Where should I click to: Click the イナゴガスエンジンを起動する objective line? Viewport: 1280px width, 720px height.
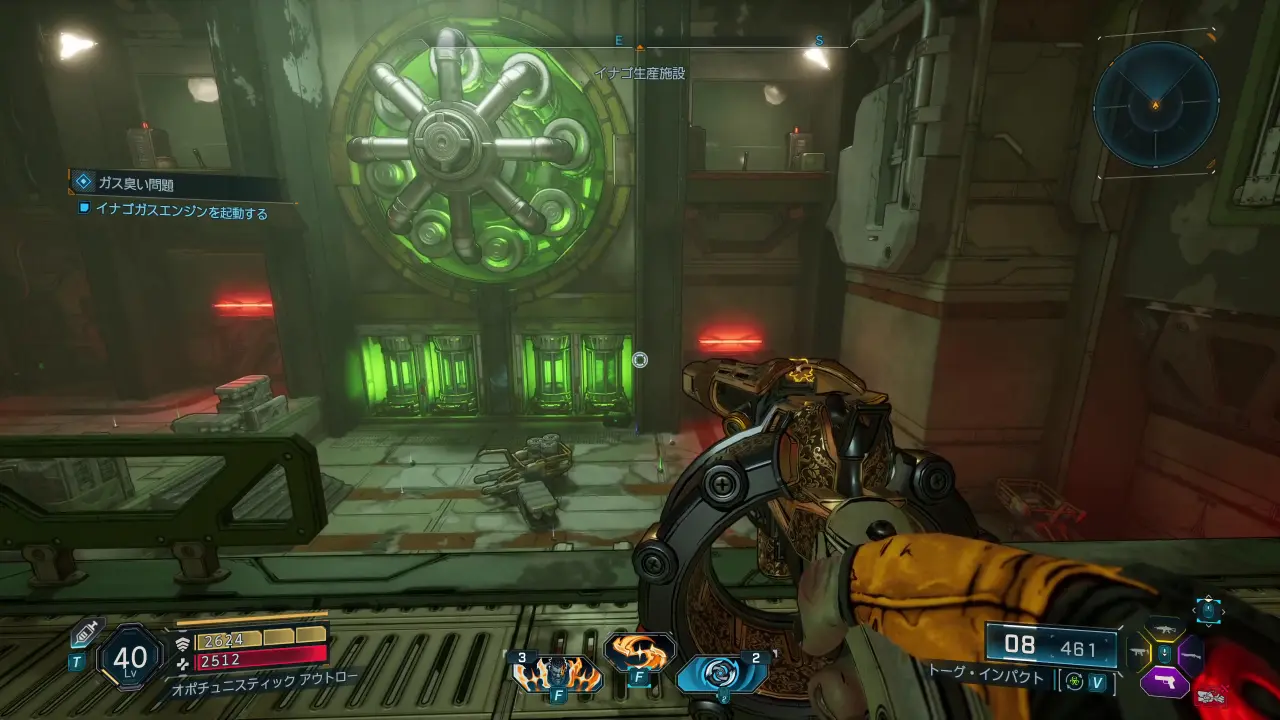point(181,212)
